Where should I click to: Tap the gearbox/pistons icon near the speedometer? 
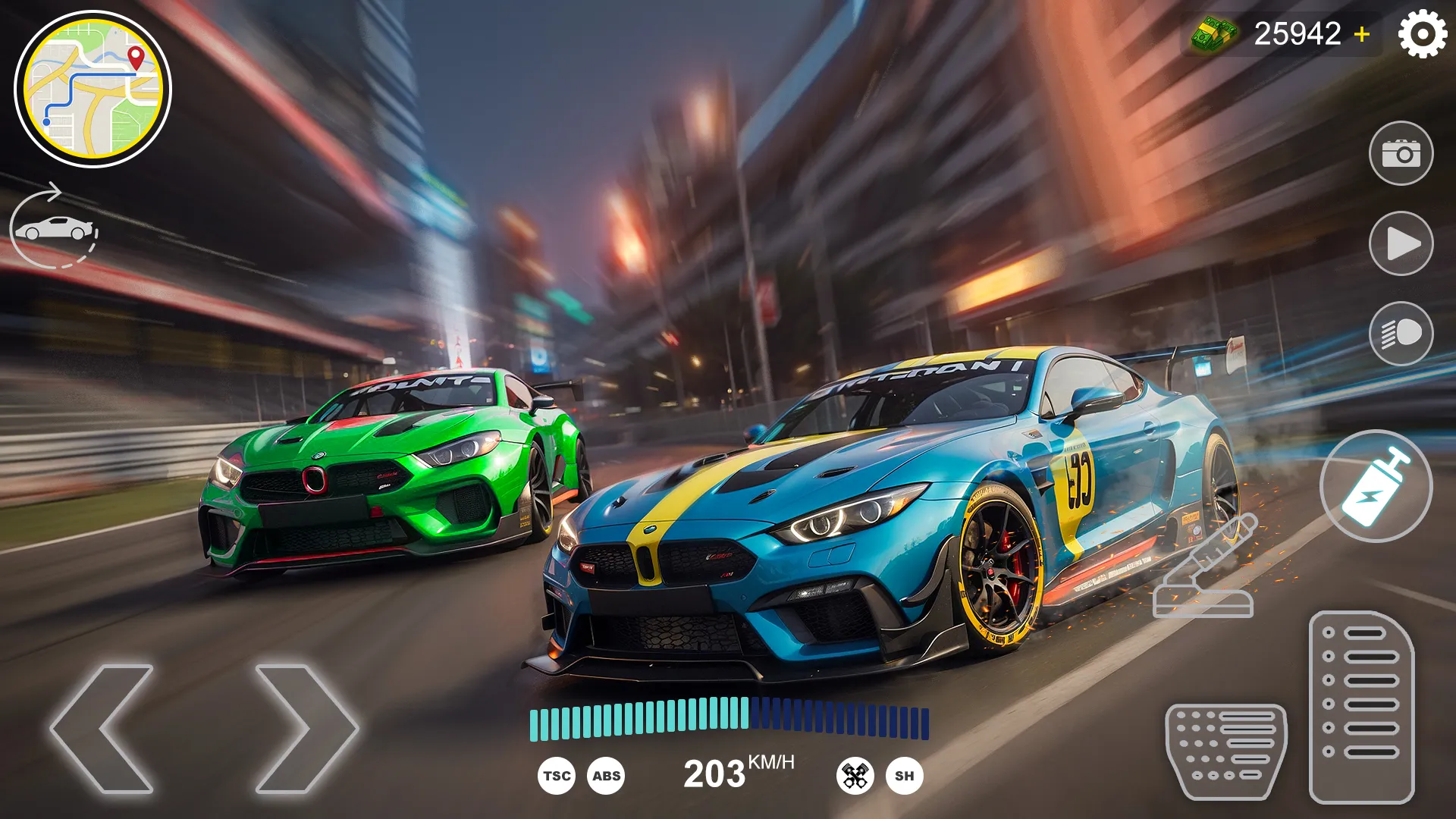[855, 776]
